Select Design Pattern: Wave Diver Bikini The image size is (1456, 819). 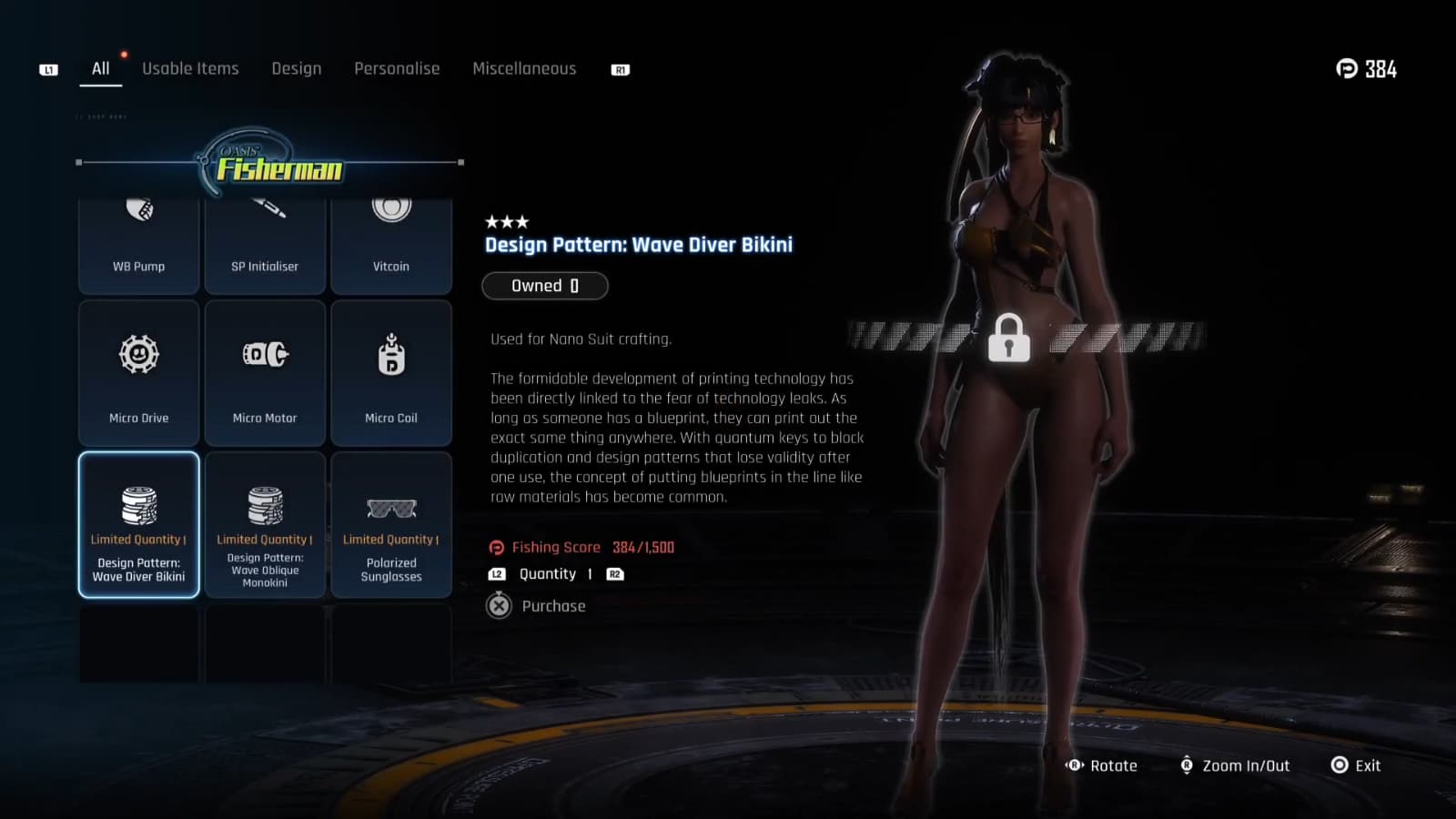[x=139, y=525]
